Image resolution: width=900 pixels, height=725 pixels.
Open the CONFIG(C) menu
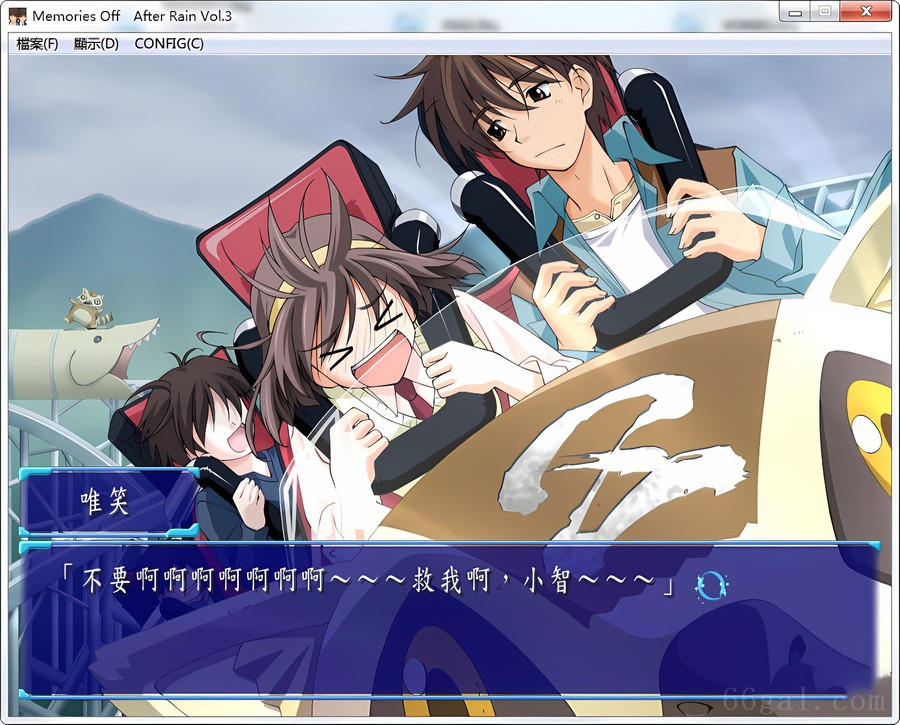(x=168, y=44)
